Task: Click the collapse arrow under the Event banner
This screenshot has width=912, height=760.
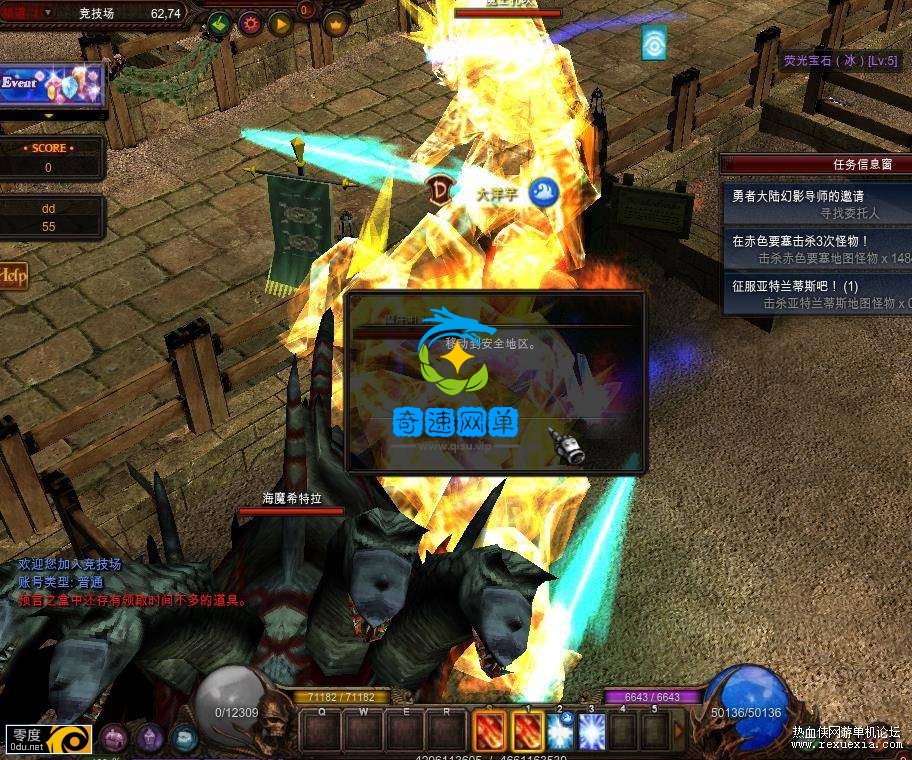Action: [48, 116]
